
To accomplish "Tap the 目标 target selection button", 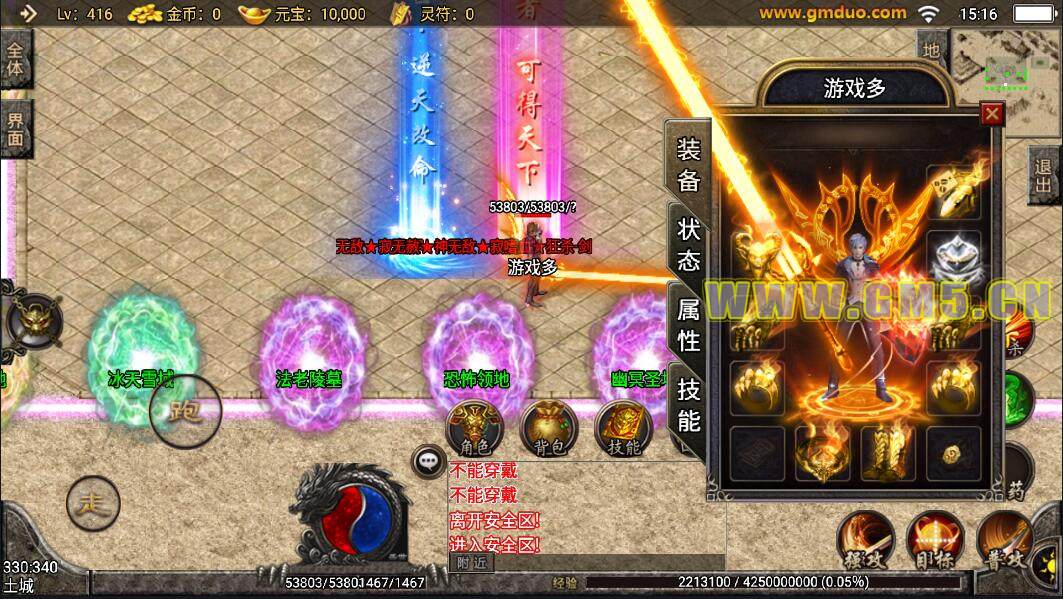I will pos(934,541).
